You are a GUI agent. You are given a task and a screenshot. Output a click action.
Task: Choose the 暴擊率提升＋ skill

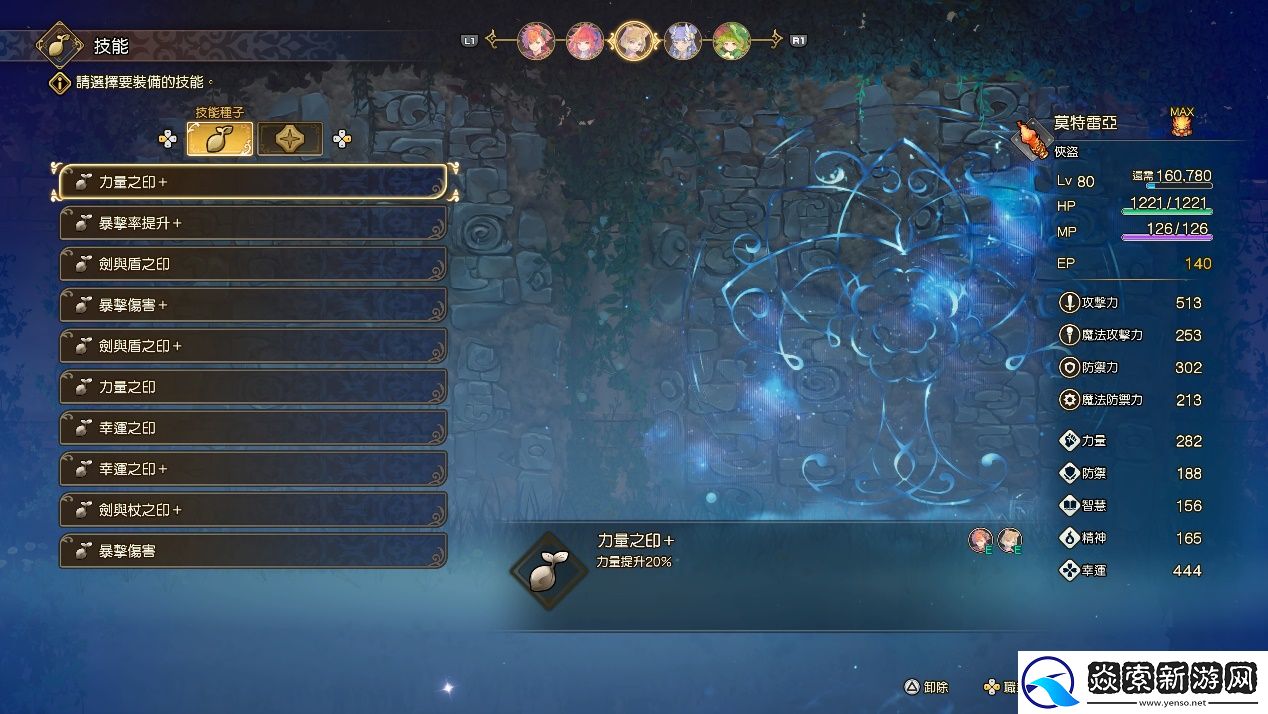(253, 223)
